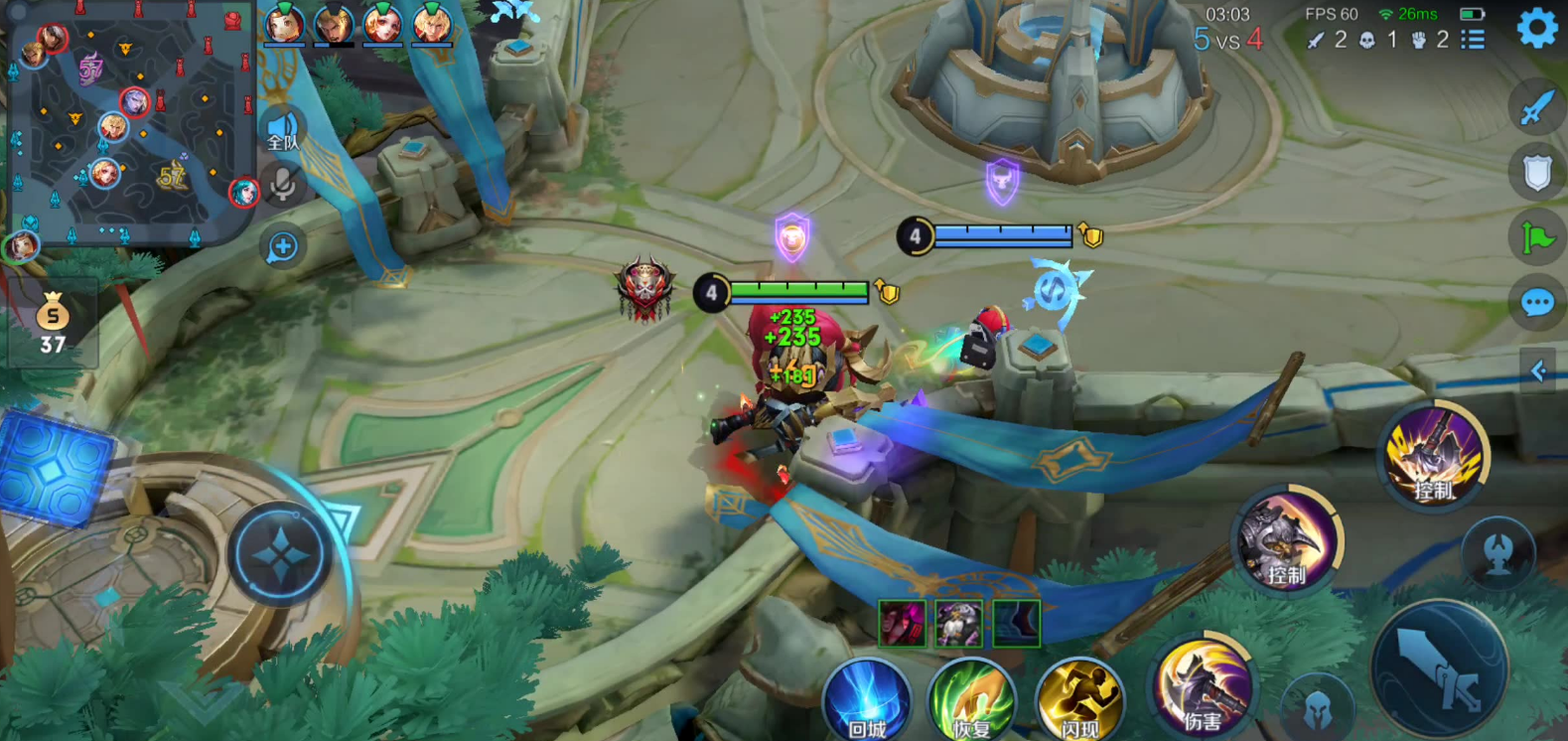Viewport: 1568px width, 741px height.
Task: Open the quick chat bubble
Action: (x=1536, y=302)
